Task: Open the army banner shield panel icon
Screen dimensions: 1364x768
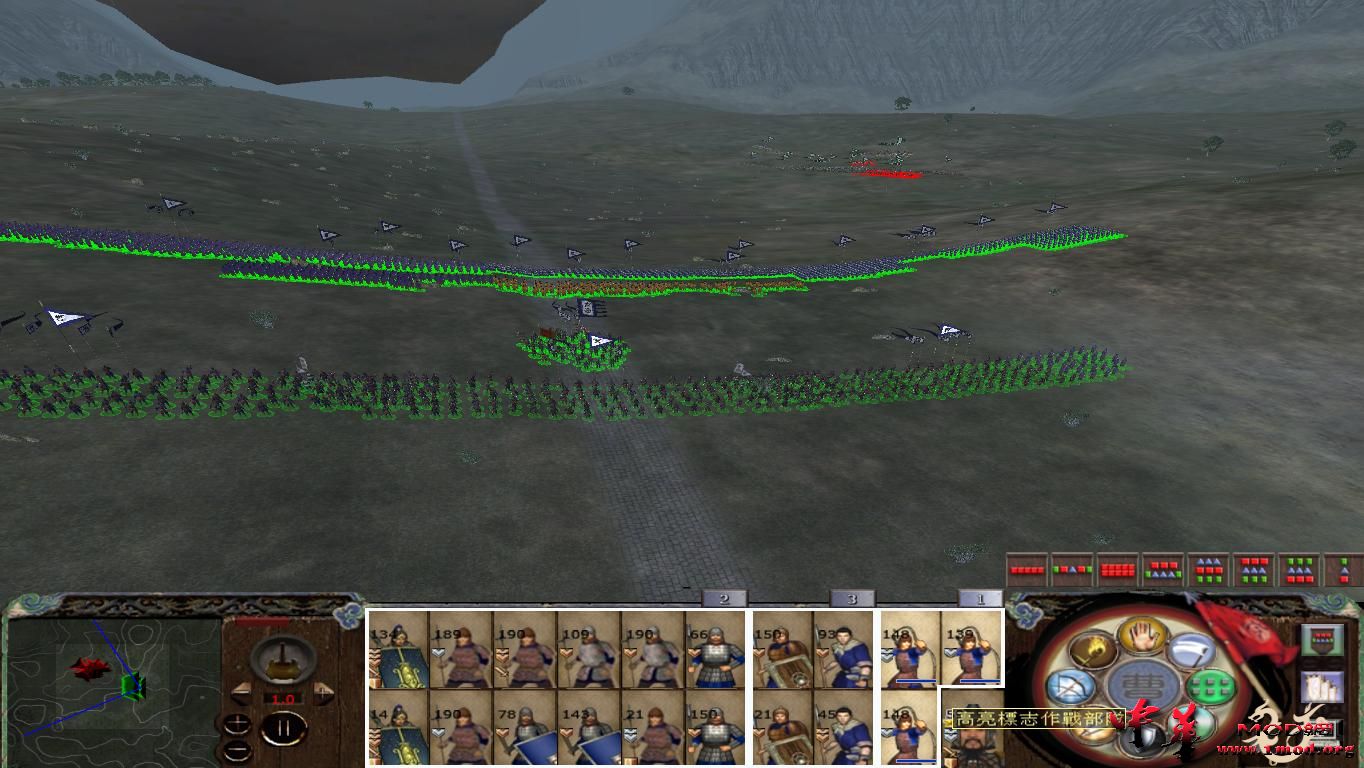Action: [x=1322, y=640]
